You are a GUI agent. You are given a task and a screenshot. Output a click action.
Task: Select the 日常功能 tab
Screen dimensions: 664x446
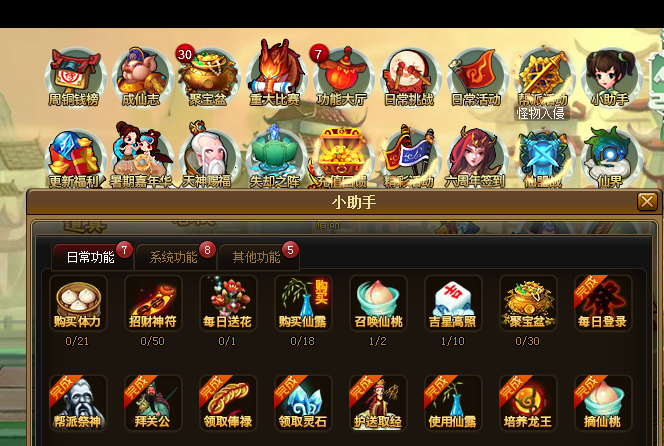tap(90, 257)
